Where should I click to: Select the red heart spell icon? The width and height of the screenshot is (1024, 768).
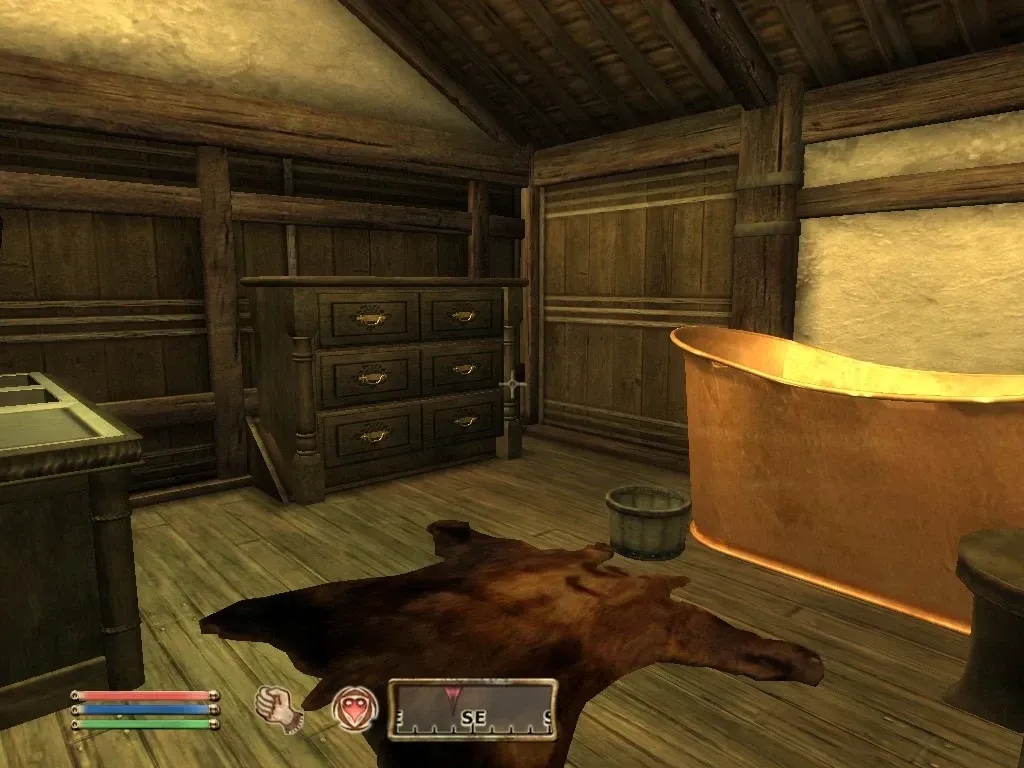point(355,708)
